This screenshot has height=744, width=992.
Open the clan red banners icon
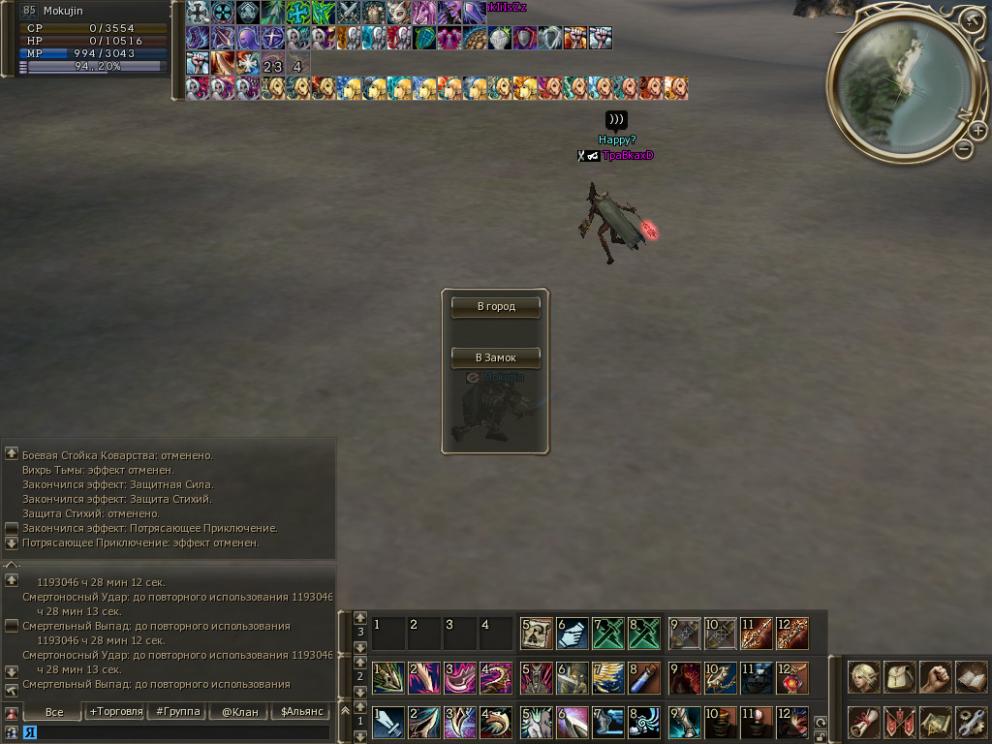tap(900, 721)
